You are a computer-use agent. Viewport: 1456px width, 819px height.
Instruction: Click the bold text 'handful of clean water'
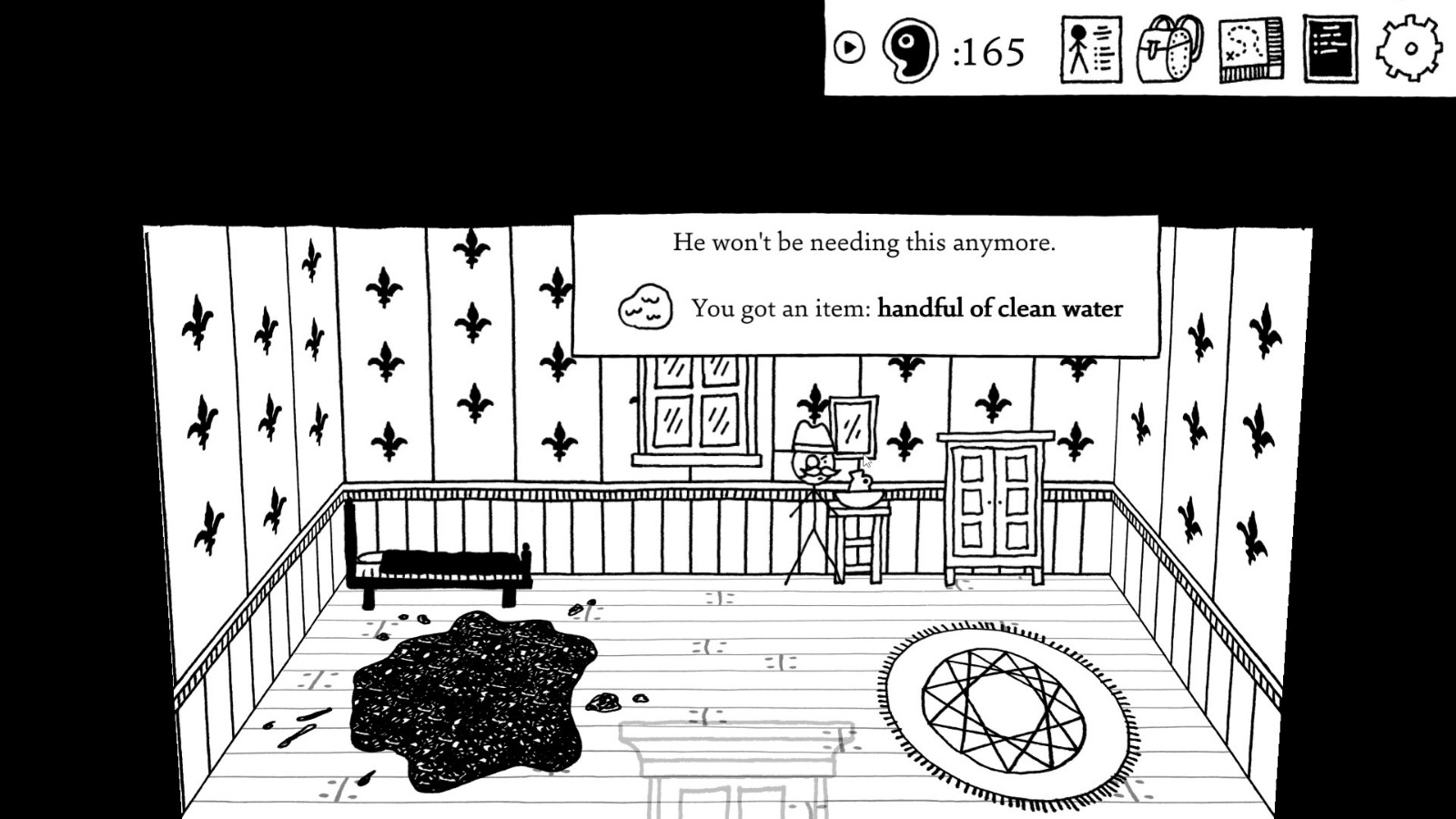tap(999, 308)
